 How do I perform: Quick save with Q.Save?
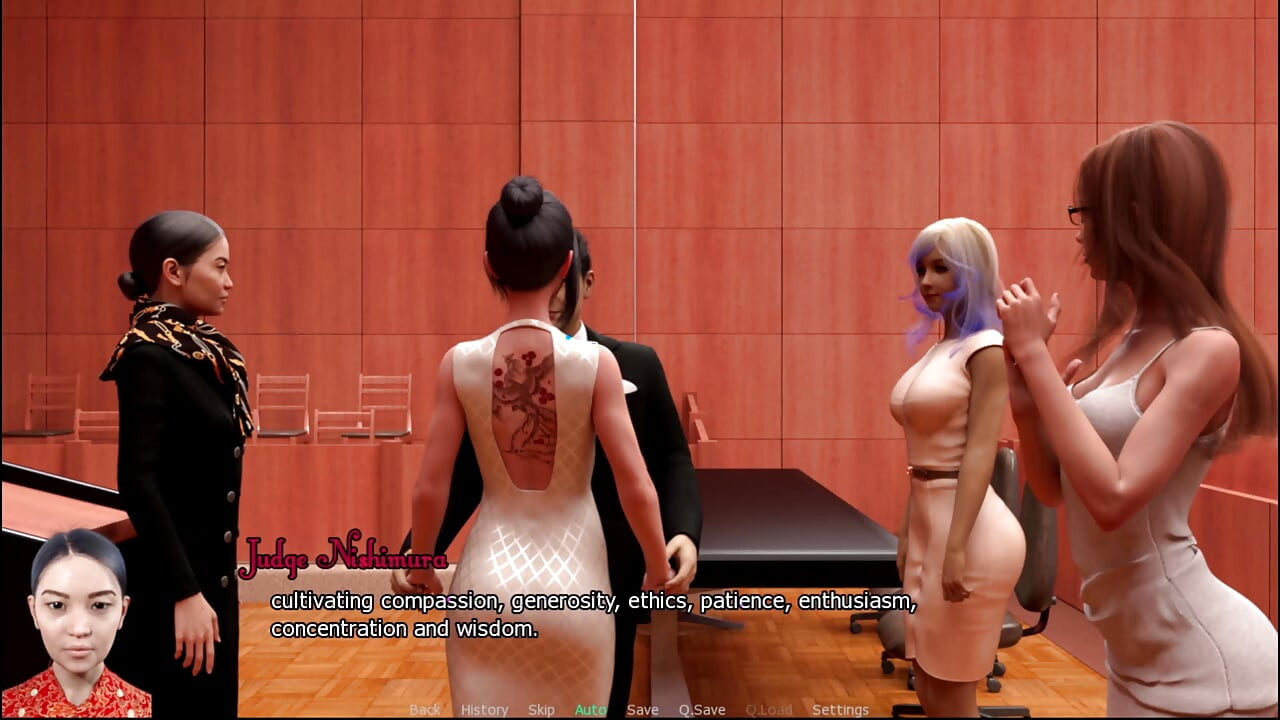(702, 710)
